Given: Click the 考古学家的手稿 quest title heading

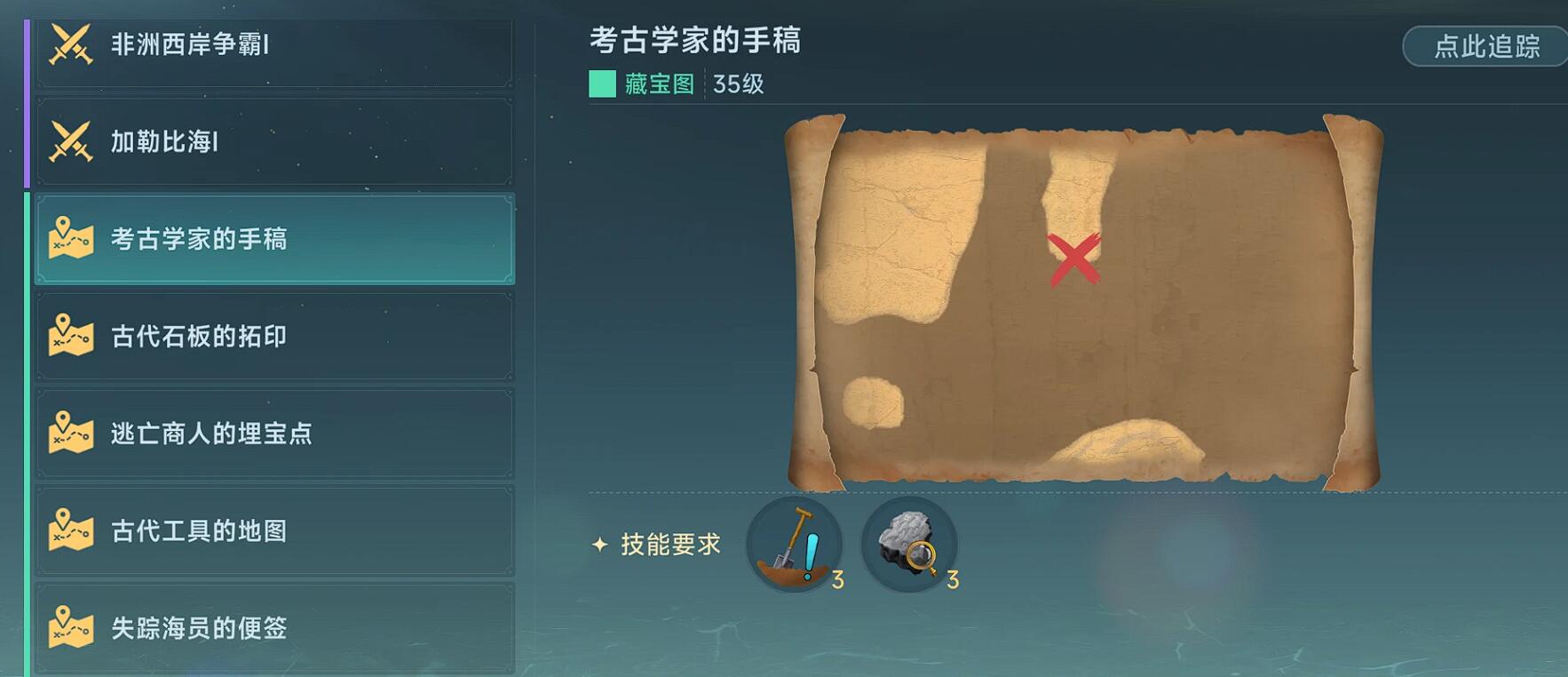Looking at the screenshot, I should [695, 43].
